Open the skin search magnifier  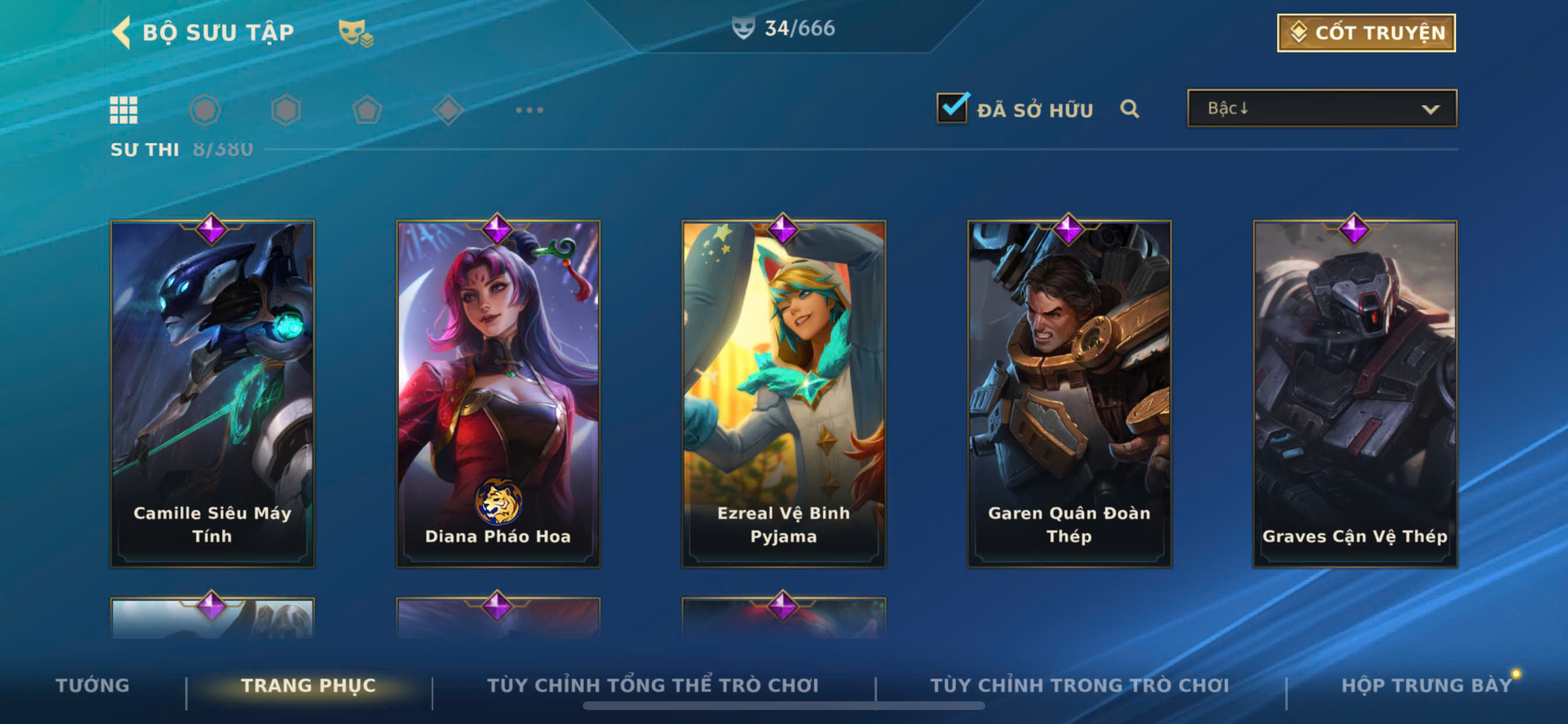1129,109
